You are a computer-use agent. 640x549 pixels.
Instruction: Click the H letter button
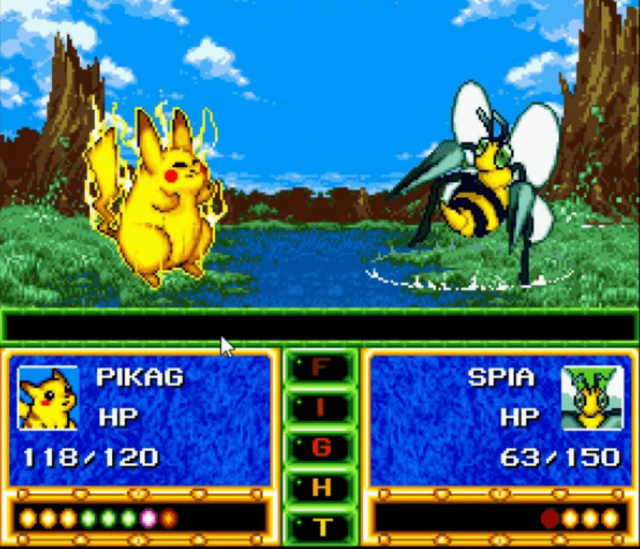coord(320,487)
